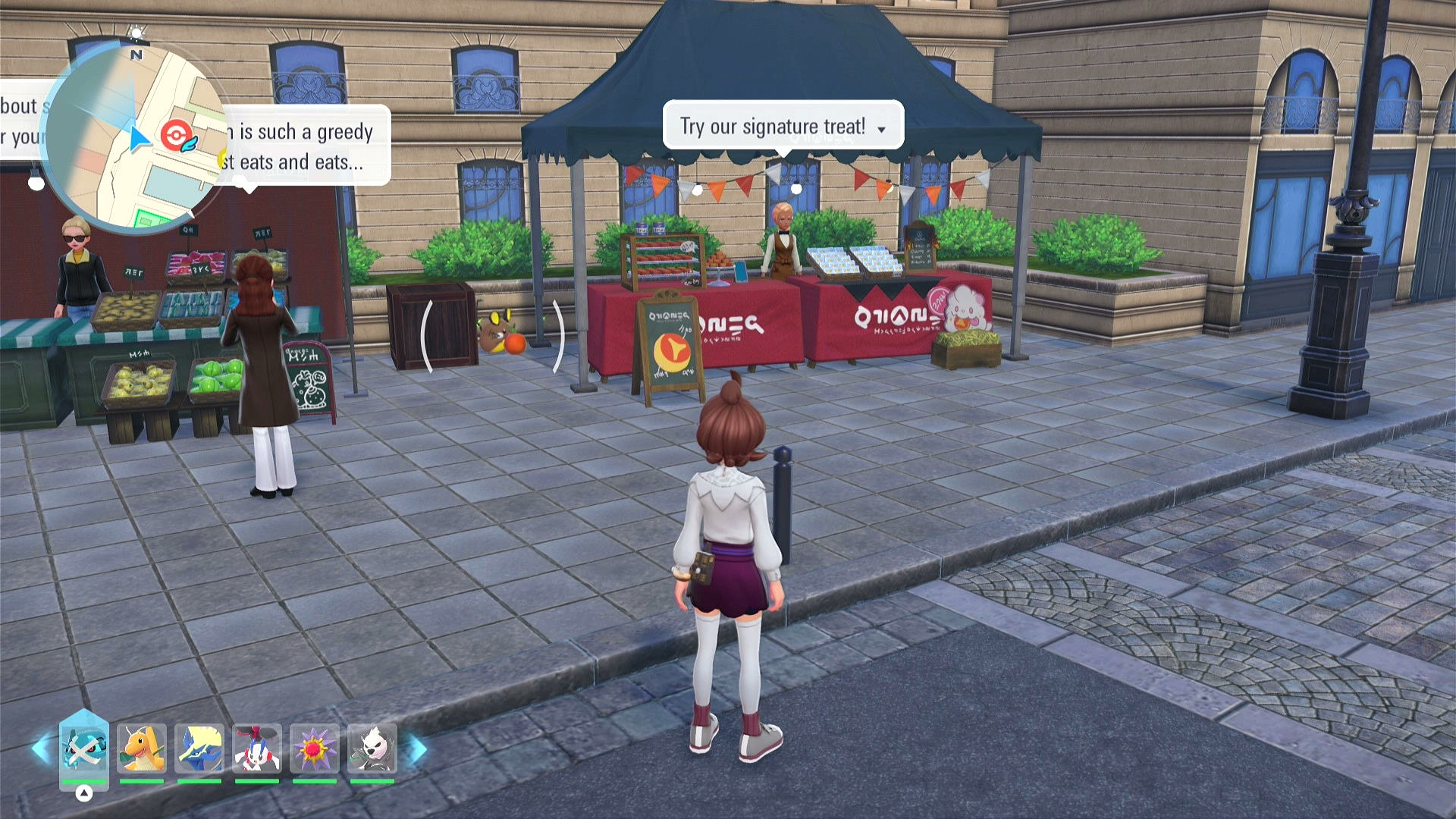
Task: Choose Pangoro from the party lineup
Action: point(372,748)
